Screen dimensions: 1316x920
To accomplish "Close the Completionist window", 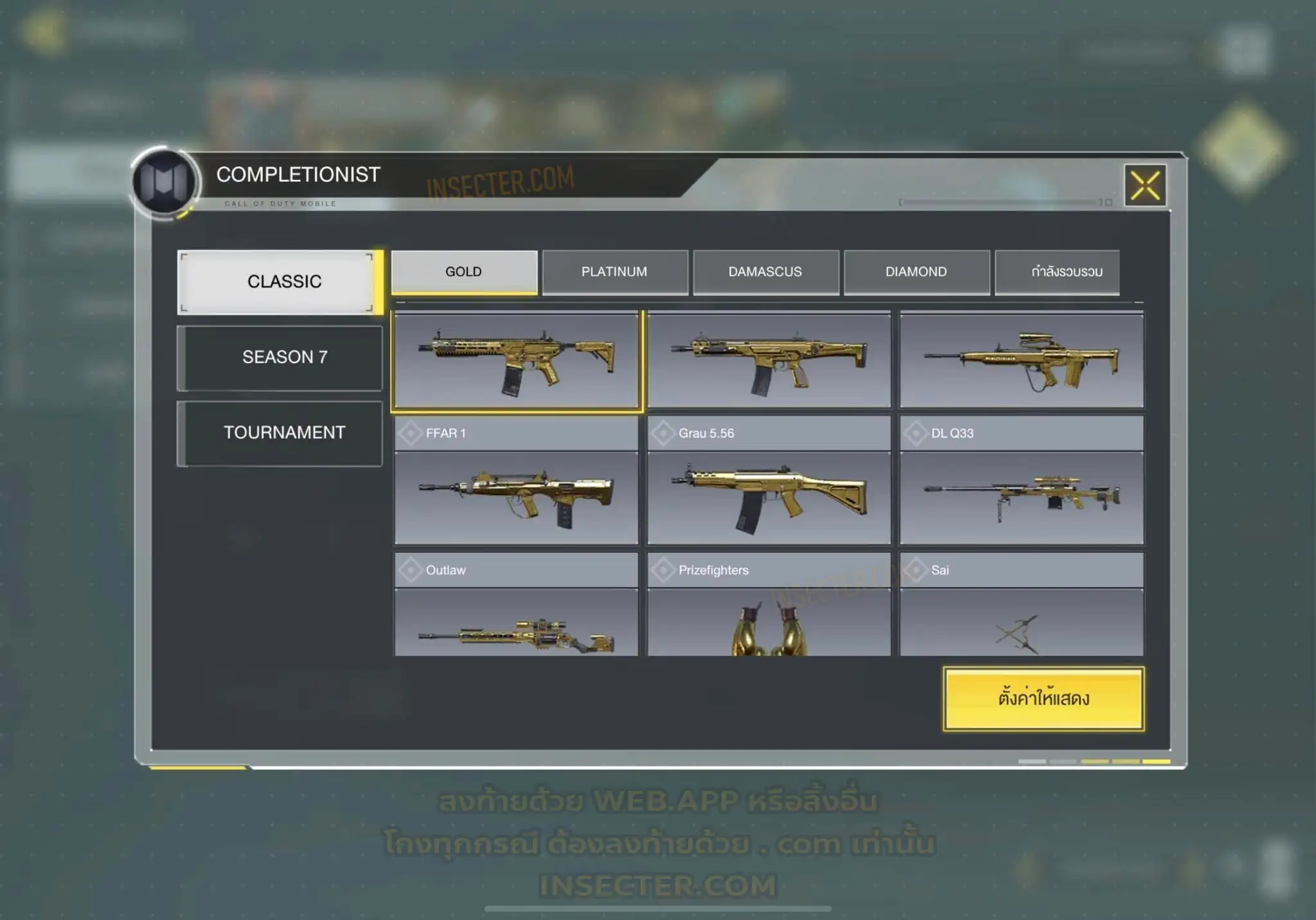I will (1145, 186).
